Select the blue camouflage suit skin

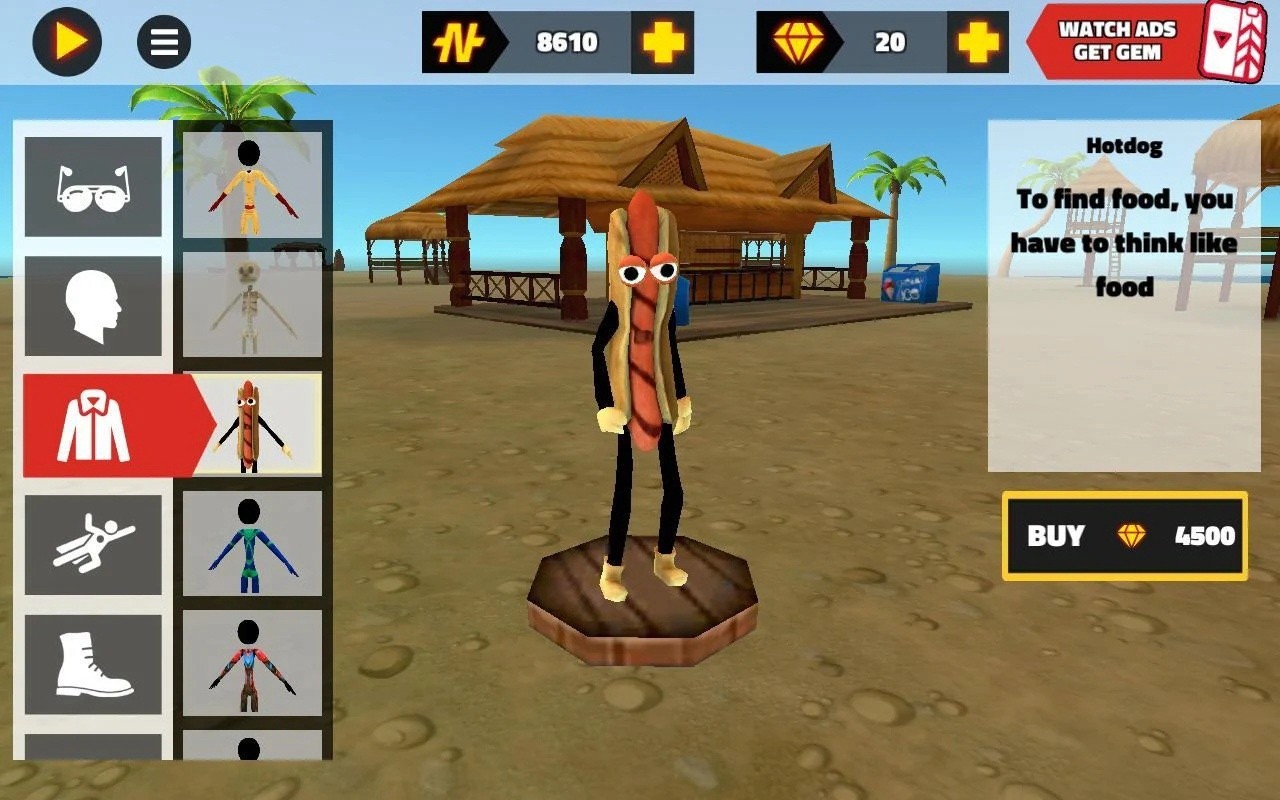click(254, 543)
